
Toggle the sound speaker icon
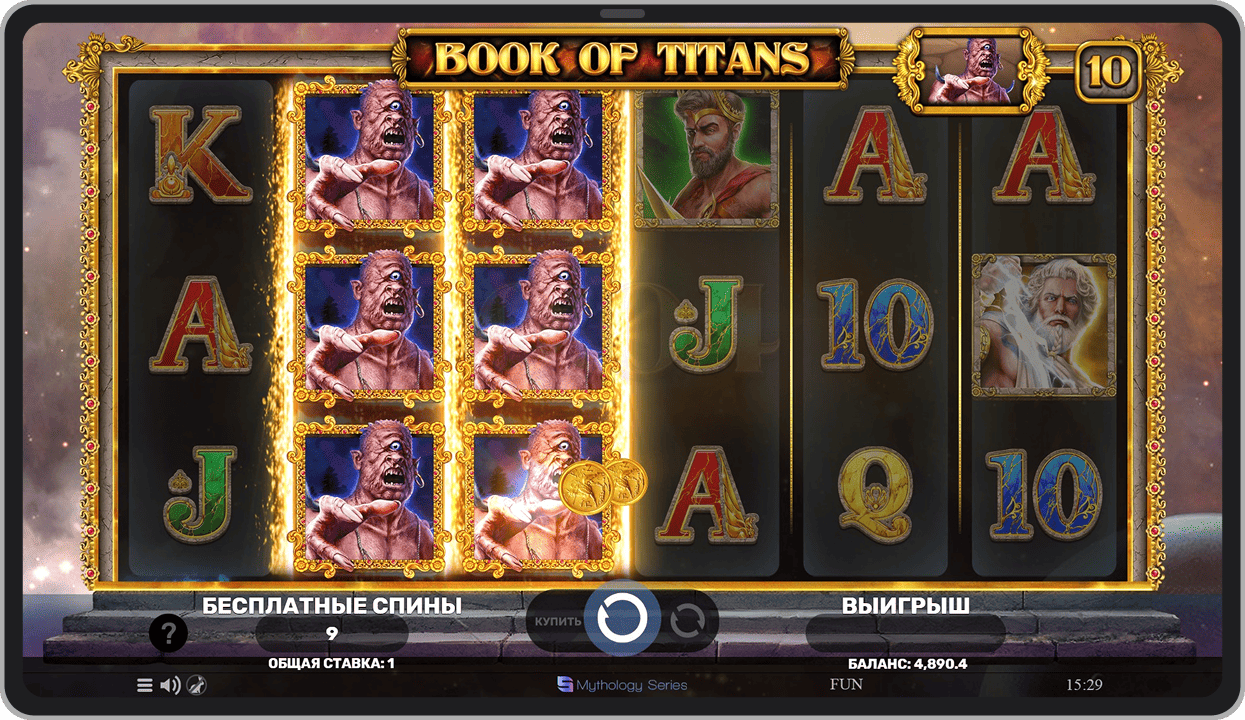tap(171, 685)
